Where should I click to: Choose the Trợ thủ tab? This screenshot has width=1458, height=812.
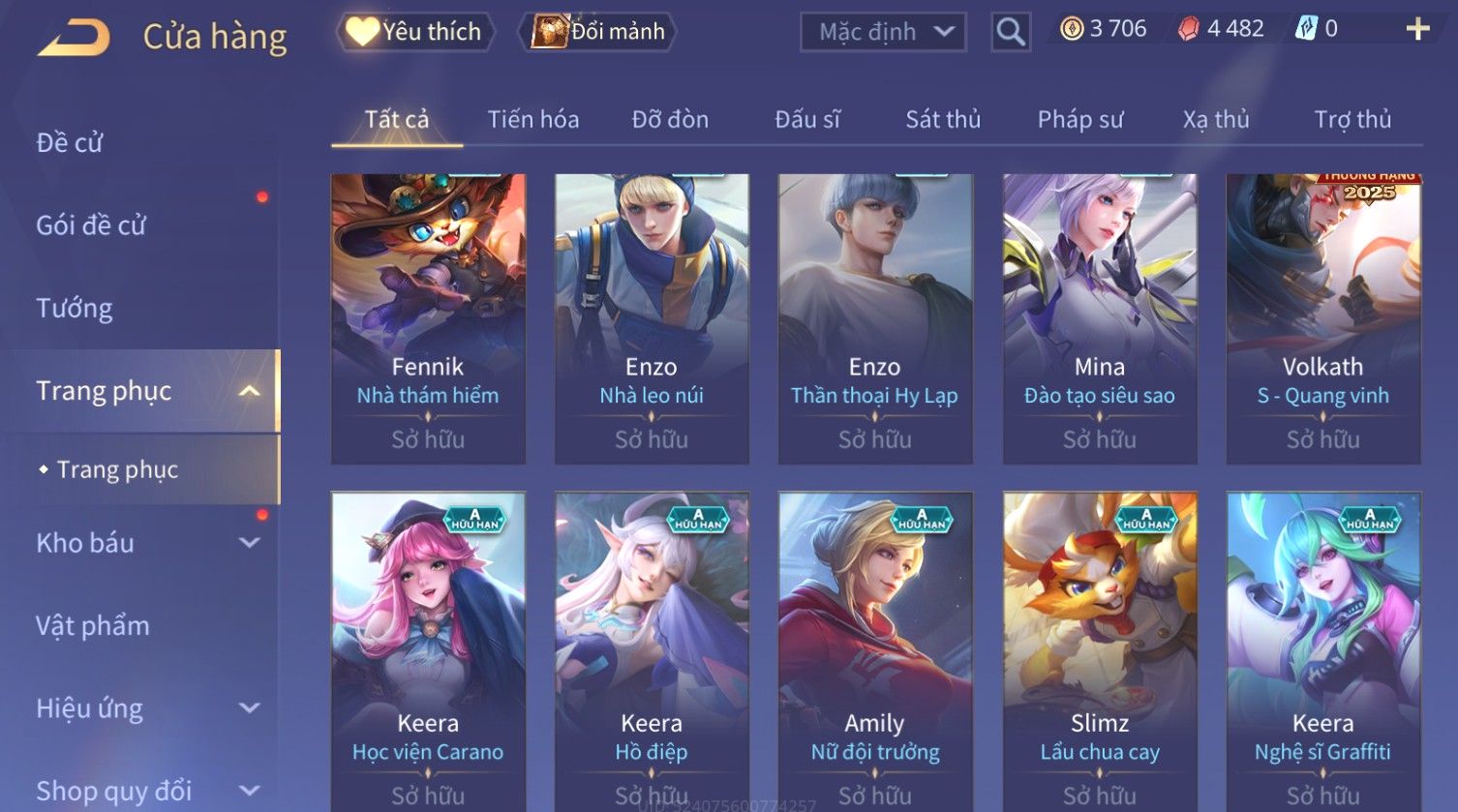(x=1352, y=120)
